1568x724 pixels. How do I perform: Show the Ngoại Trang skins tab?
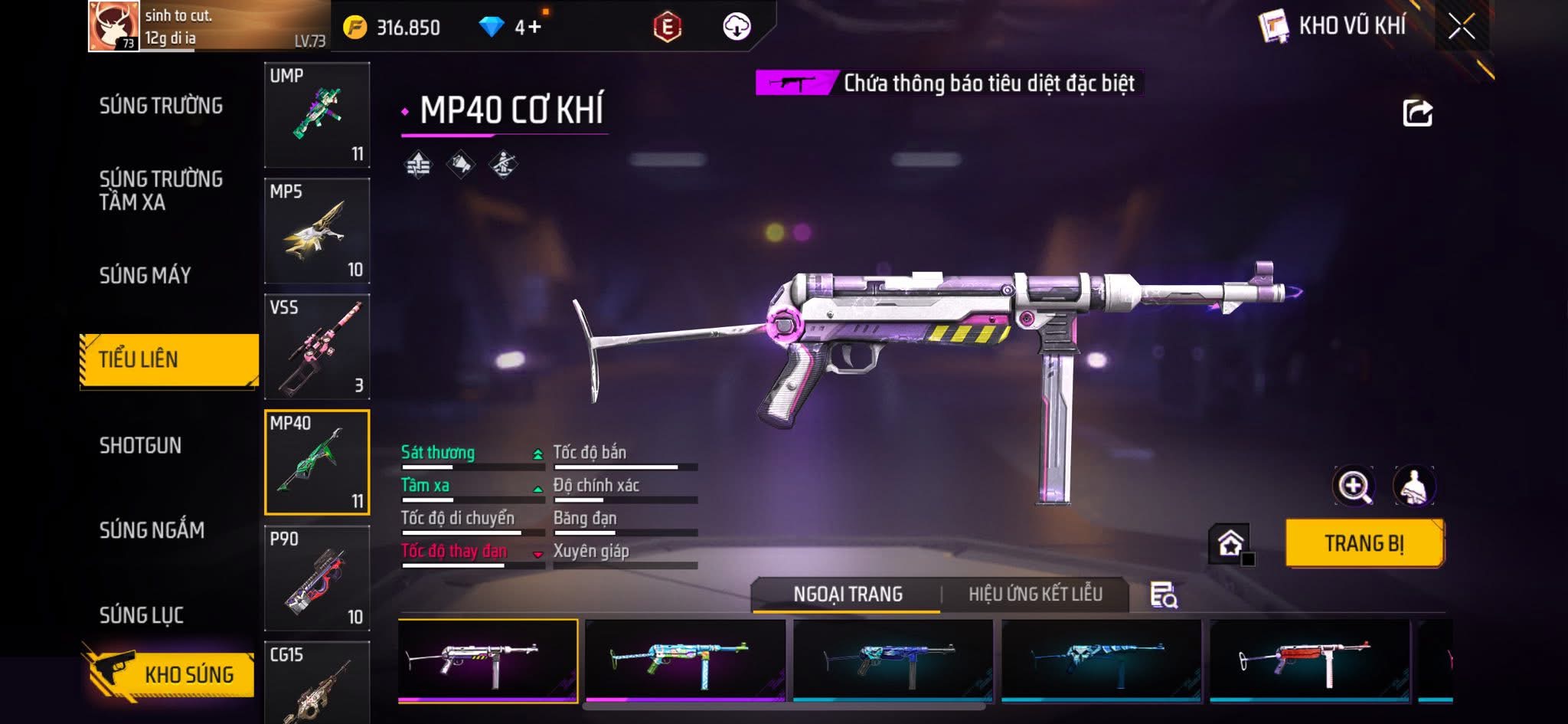click(x=848, y=595)
